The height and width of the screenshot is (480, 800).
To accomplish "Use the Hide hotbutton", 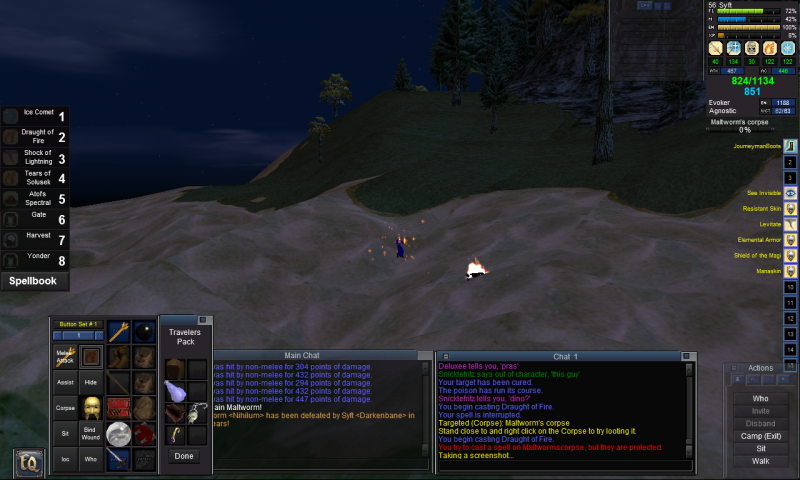I will [90, 382].
